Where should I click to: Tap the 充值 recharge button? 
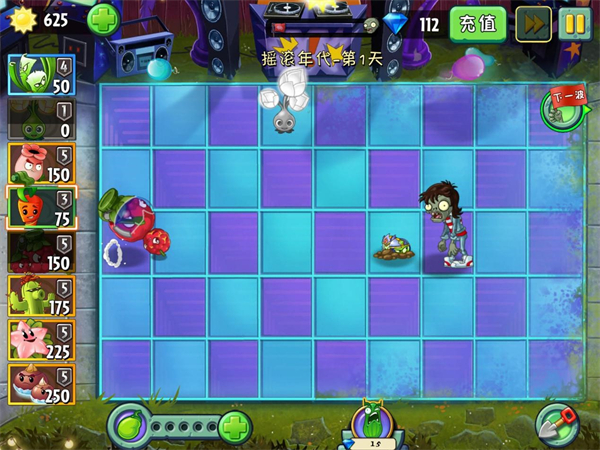coord(477,24)
